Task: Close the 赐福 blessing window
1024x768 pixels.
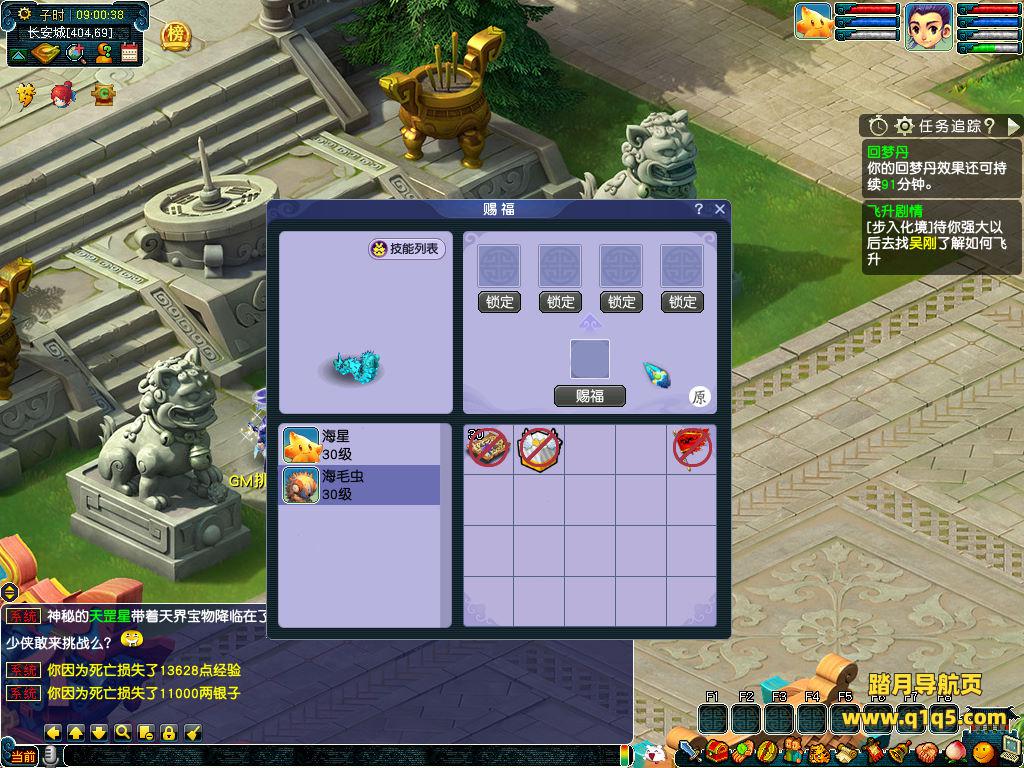Action: pyautogui.click(x=720, y=209)
